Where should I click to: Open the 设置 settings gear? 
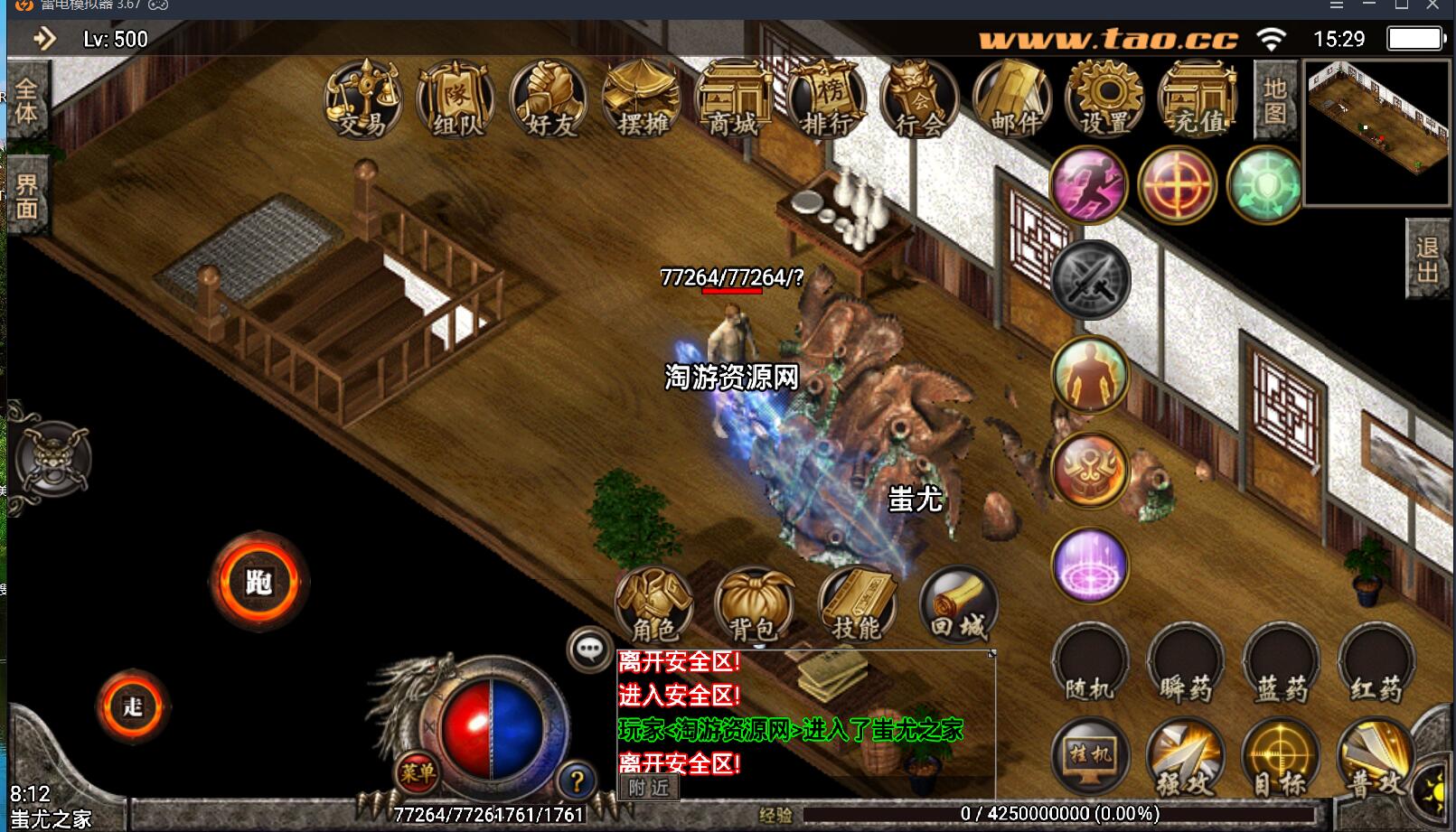point(1105,99)
